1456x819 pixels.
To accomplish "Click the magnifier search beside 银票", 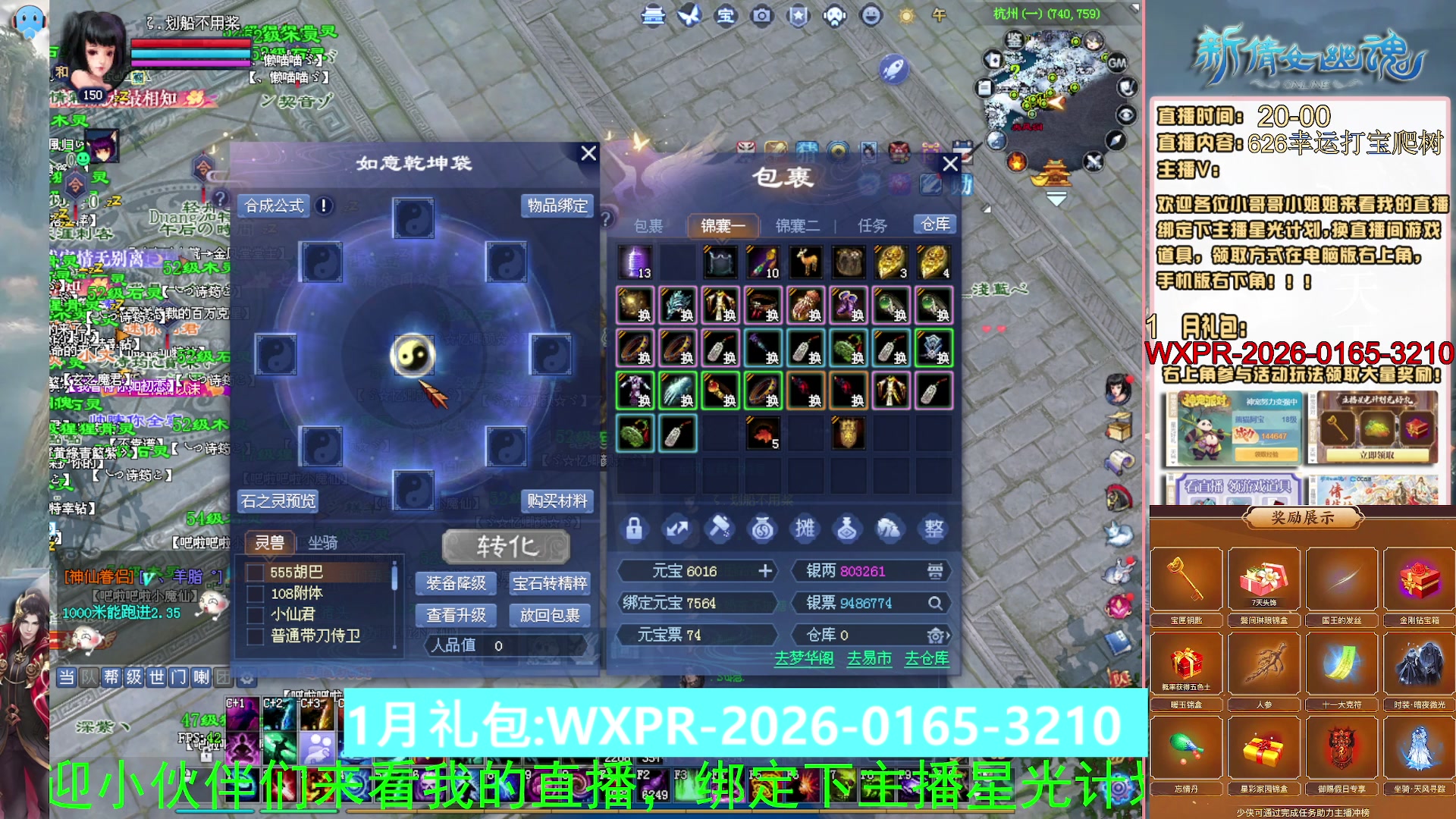I will click(x=935, y=603).
